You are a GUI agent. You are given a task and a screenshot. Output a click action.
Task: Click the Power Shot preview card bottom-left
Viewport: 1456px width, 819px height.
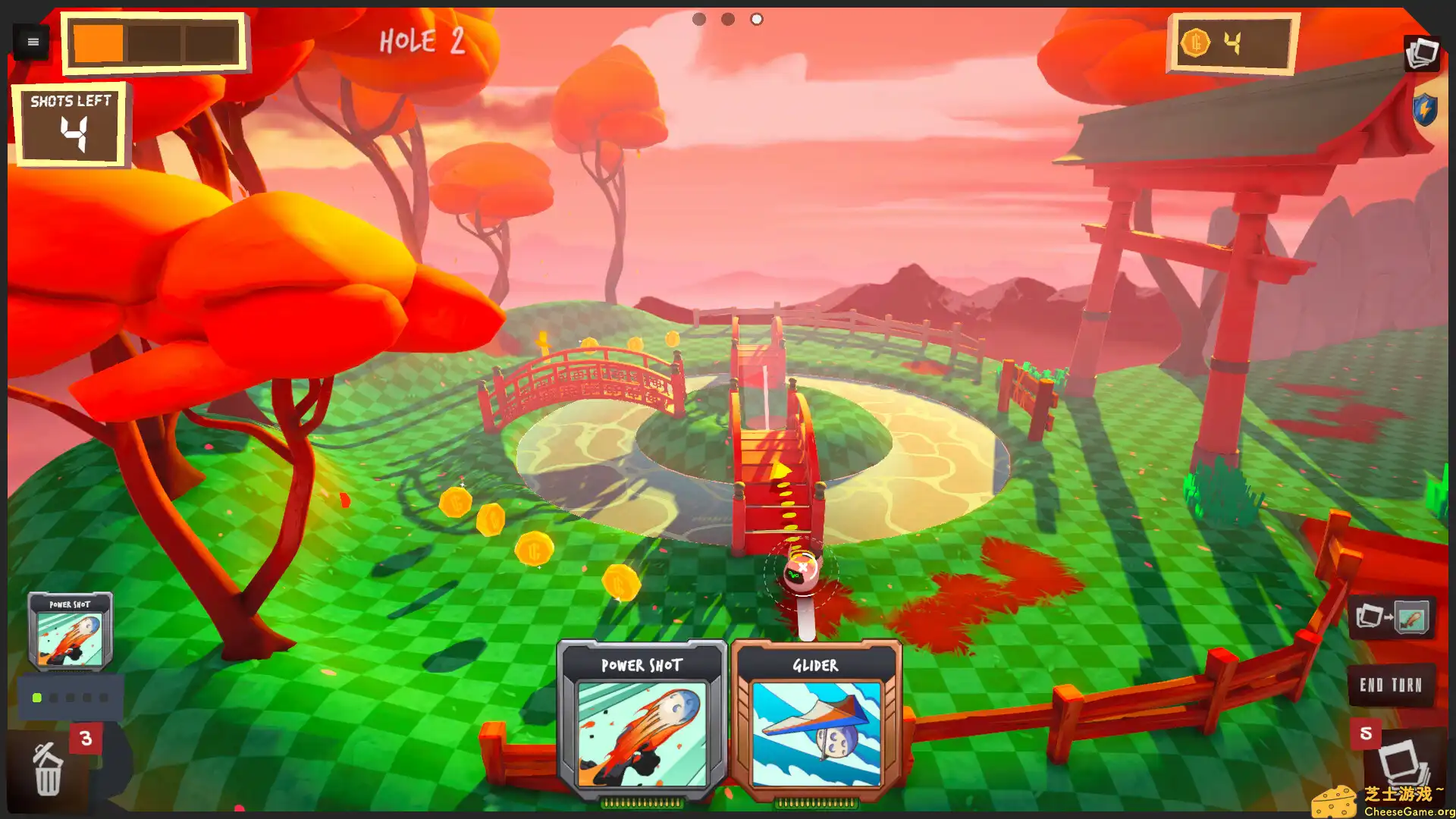(69, 631)
